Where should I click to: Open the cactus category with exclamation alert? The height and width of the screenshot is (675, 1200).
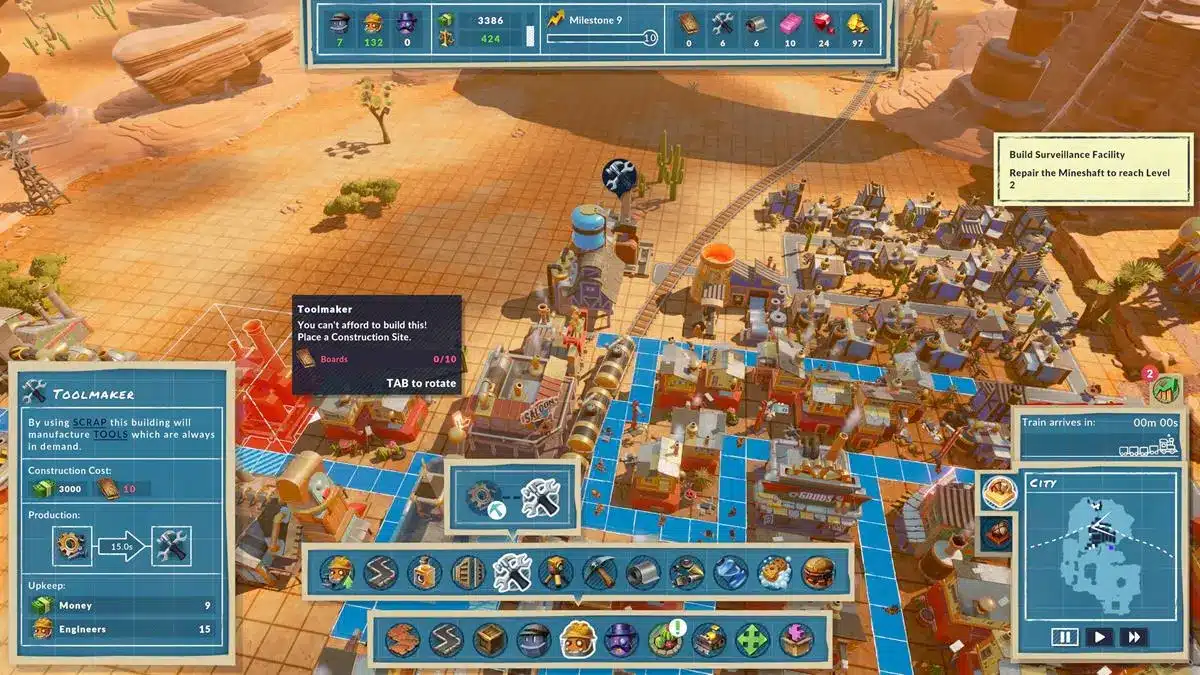click(x=666, y=639)
